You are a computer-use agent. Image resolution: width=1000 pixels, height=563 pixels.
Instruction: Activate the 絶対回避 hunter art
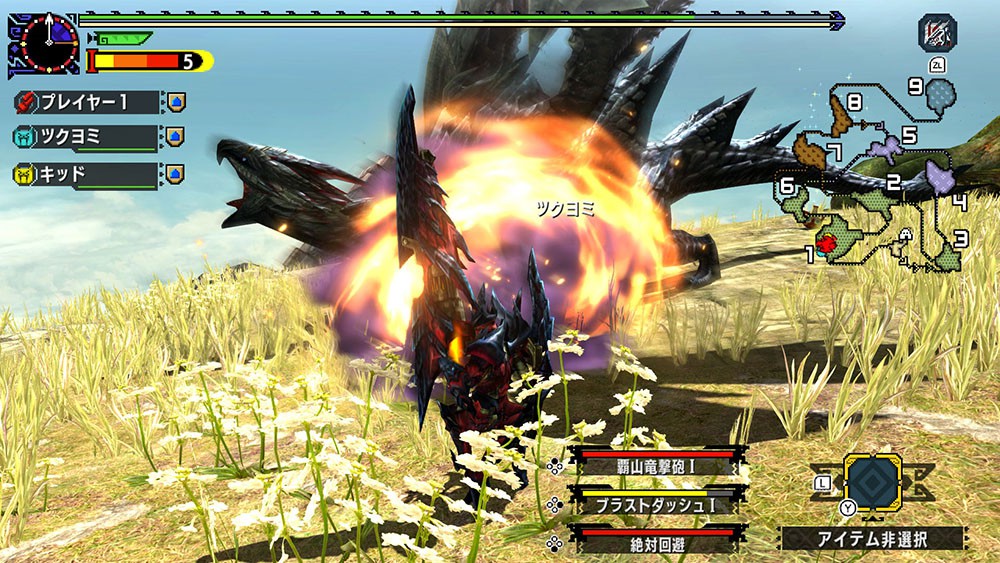pos(657,541)
